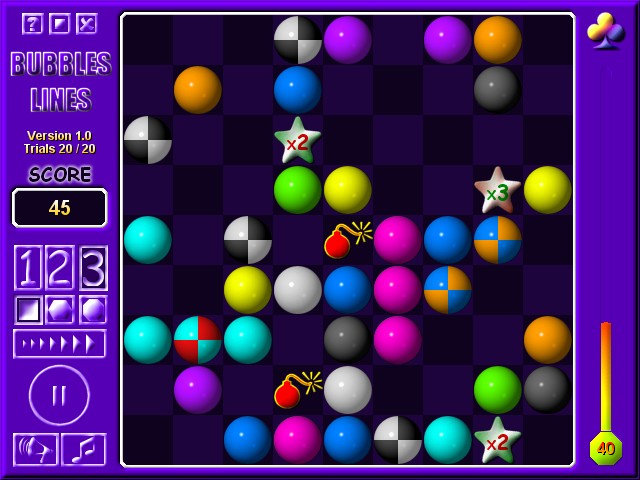Close the game with the X button
Screen dimensions: 640x480
87,24
